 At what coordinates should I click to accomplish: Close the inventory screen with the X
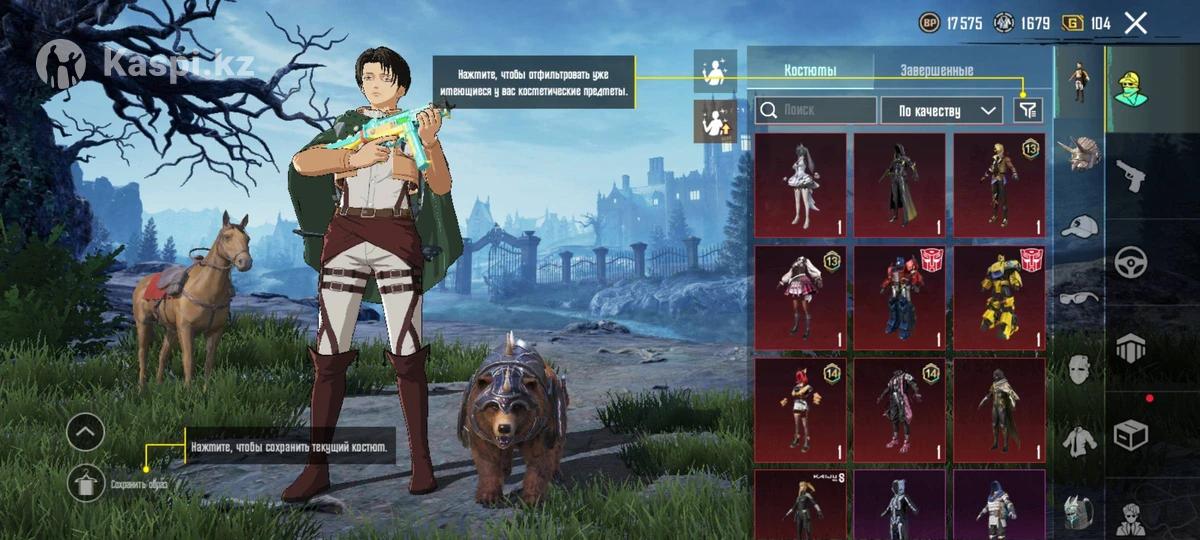pyautogui.click(x=1135, y=23)
